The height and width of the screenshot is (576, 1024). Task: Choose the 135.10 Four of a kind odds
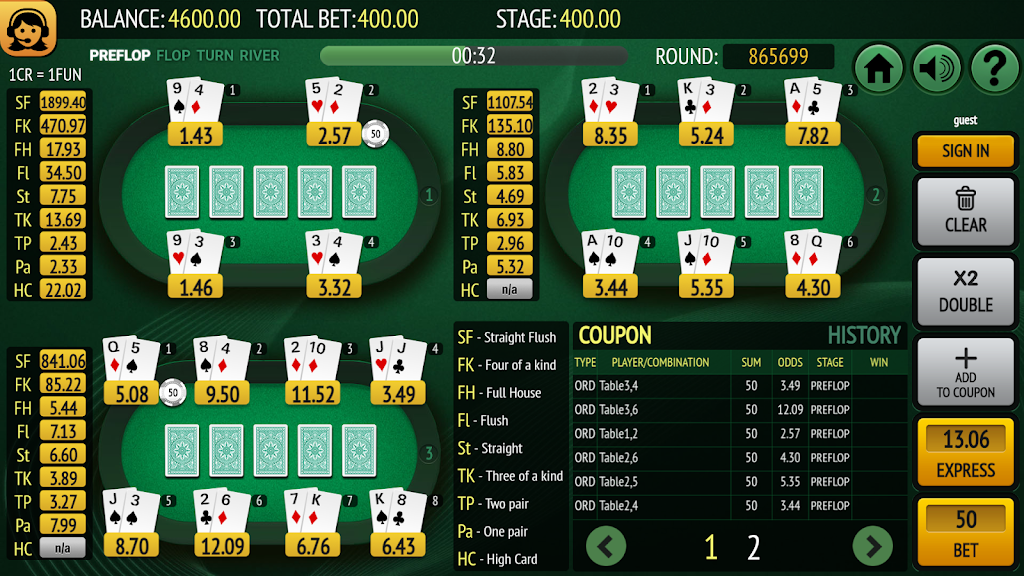click(510, 126)
